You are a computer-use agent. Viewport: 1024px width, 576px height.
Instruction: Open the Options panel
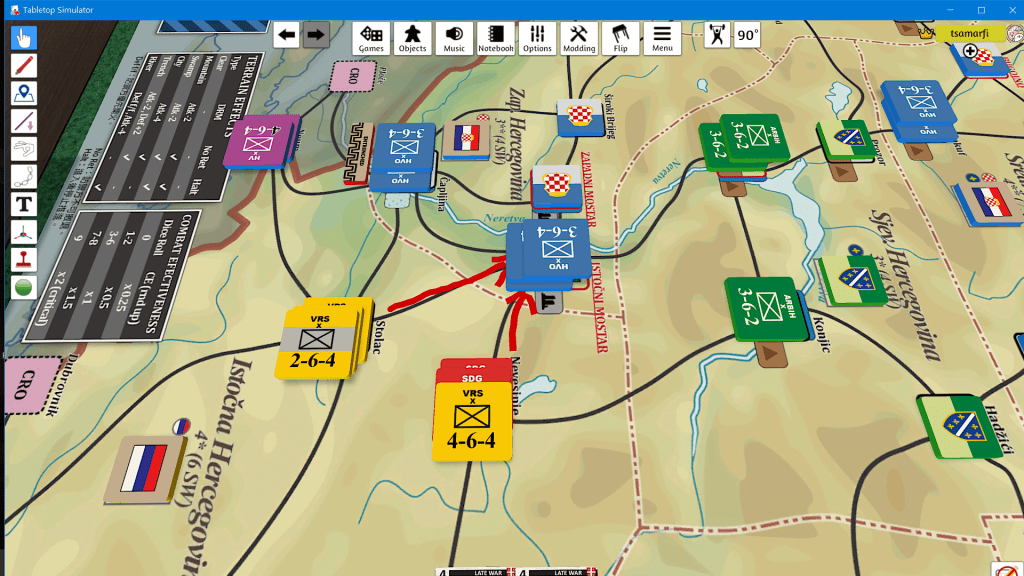[537, 38]
